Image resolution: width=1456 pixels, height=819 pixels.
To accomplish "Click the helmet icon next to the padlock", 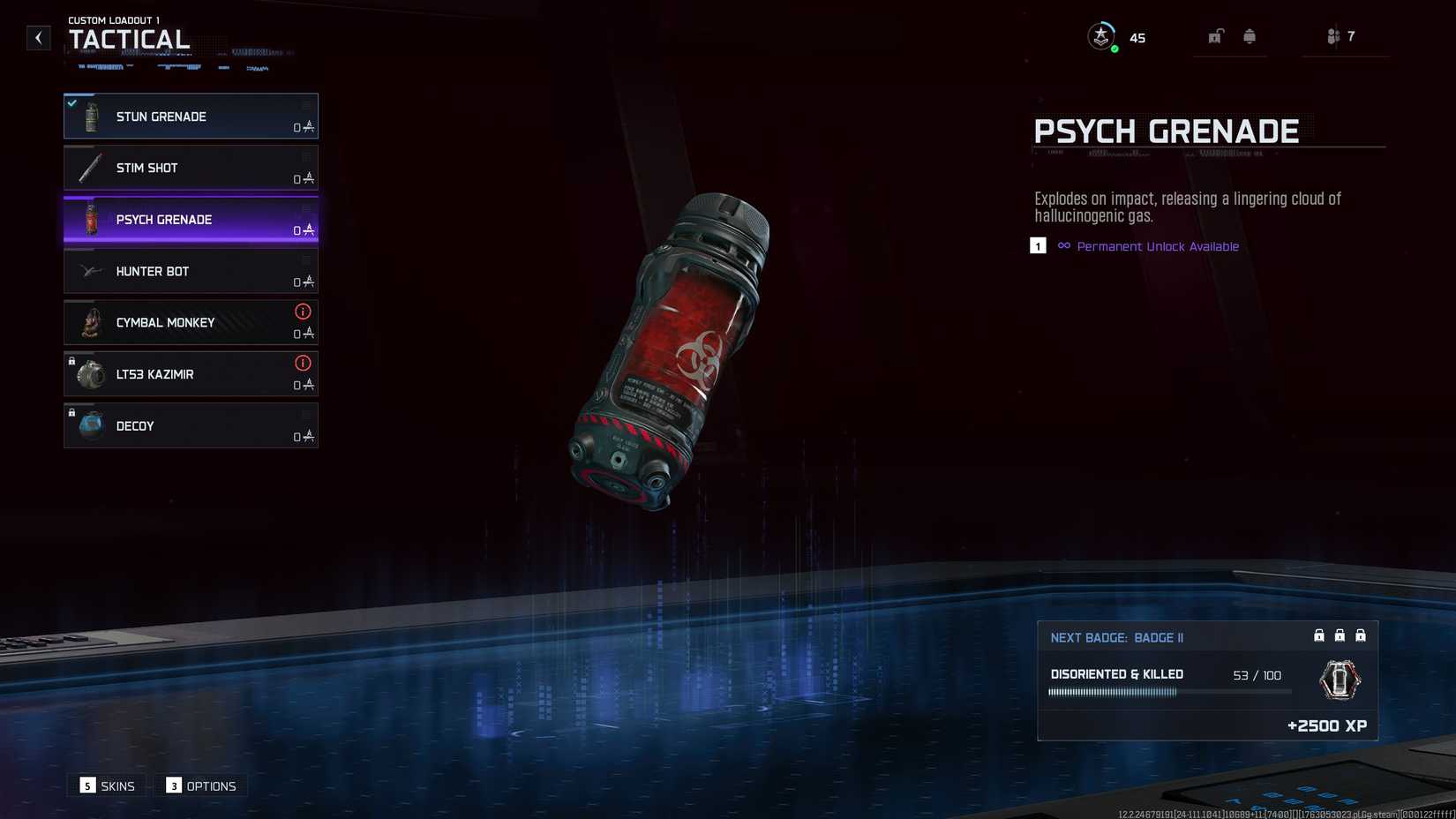I will (1250, 36).
